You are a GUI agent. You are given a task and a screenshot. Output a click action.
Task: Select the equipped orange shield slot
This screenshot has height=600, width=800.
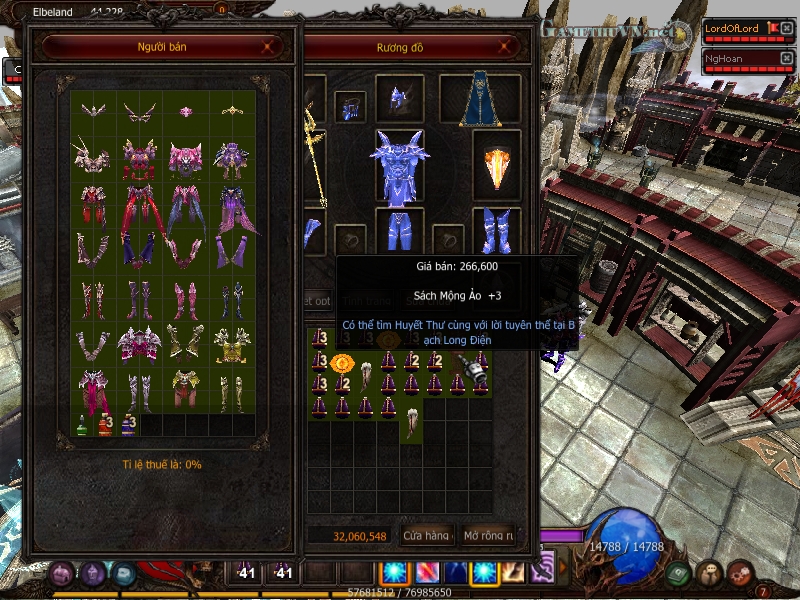(497, 166)
